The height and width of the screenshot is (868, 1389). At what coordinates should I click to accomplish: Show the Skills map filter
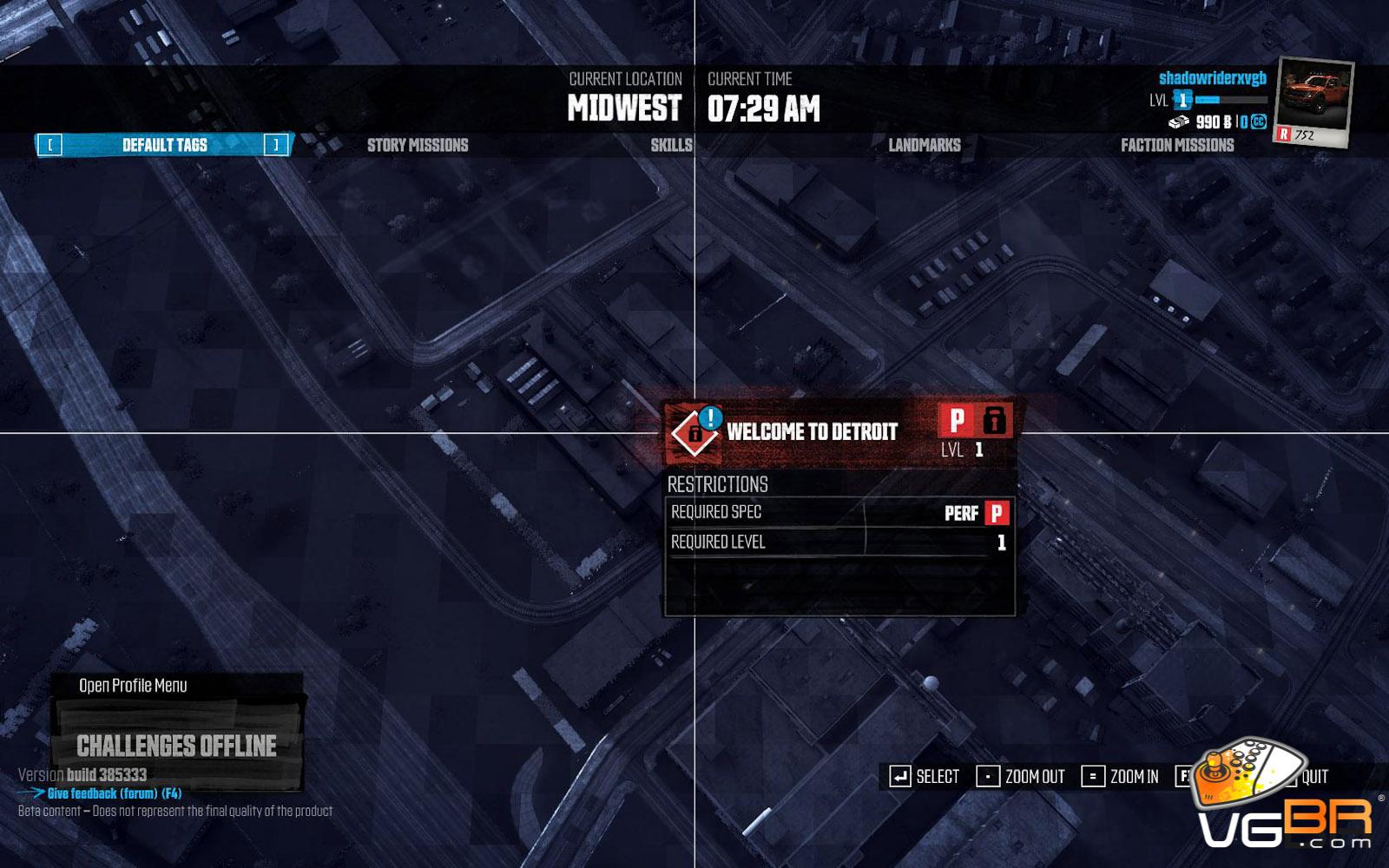(x=671, y=145)
